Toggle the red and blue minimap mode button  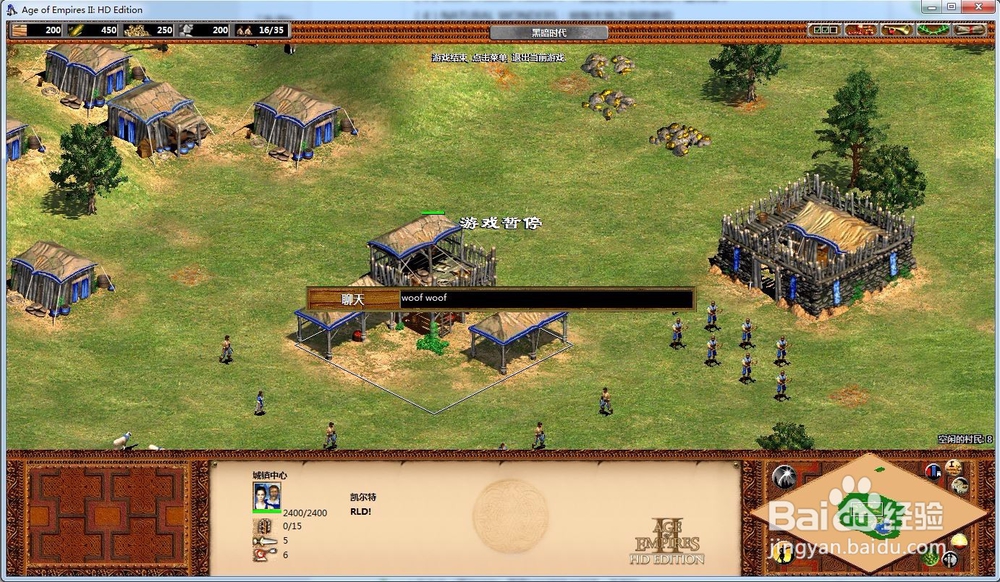coord(934,471)
